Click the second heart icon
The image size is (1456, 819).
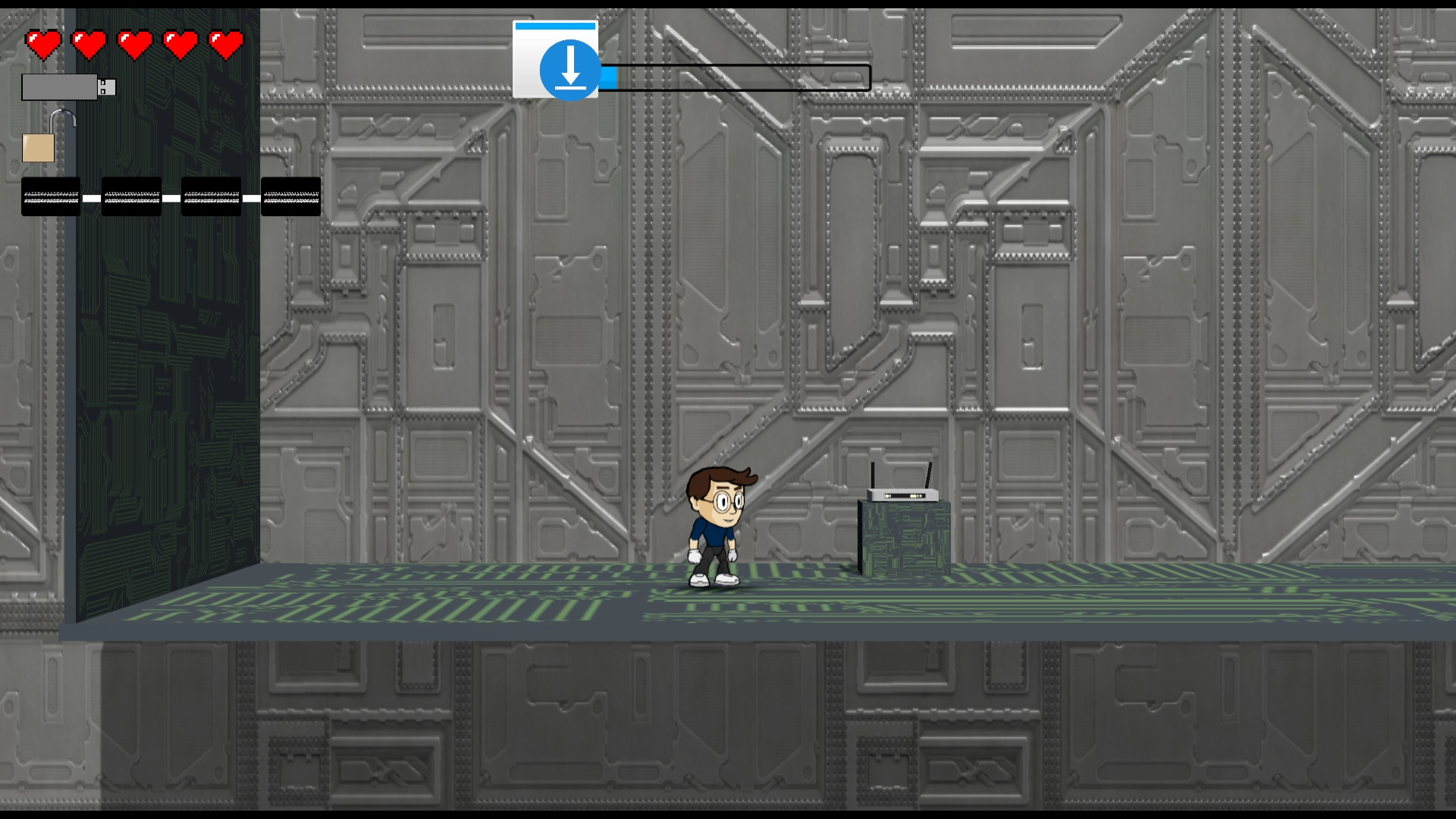(x=89, y=44)
